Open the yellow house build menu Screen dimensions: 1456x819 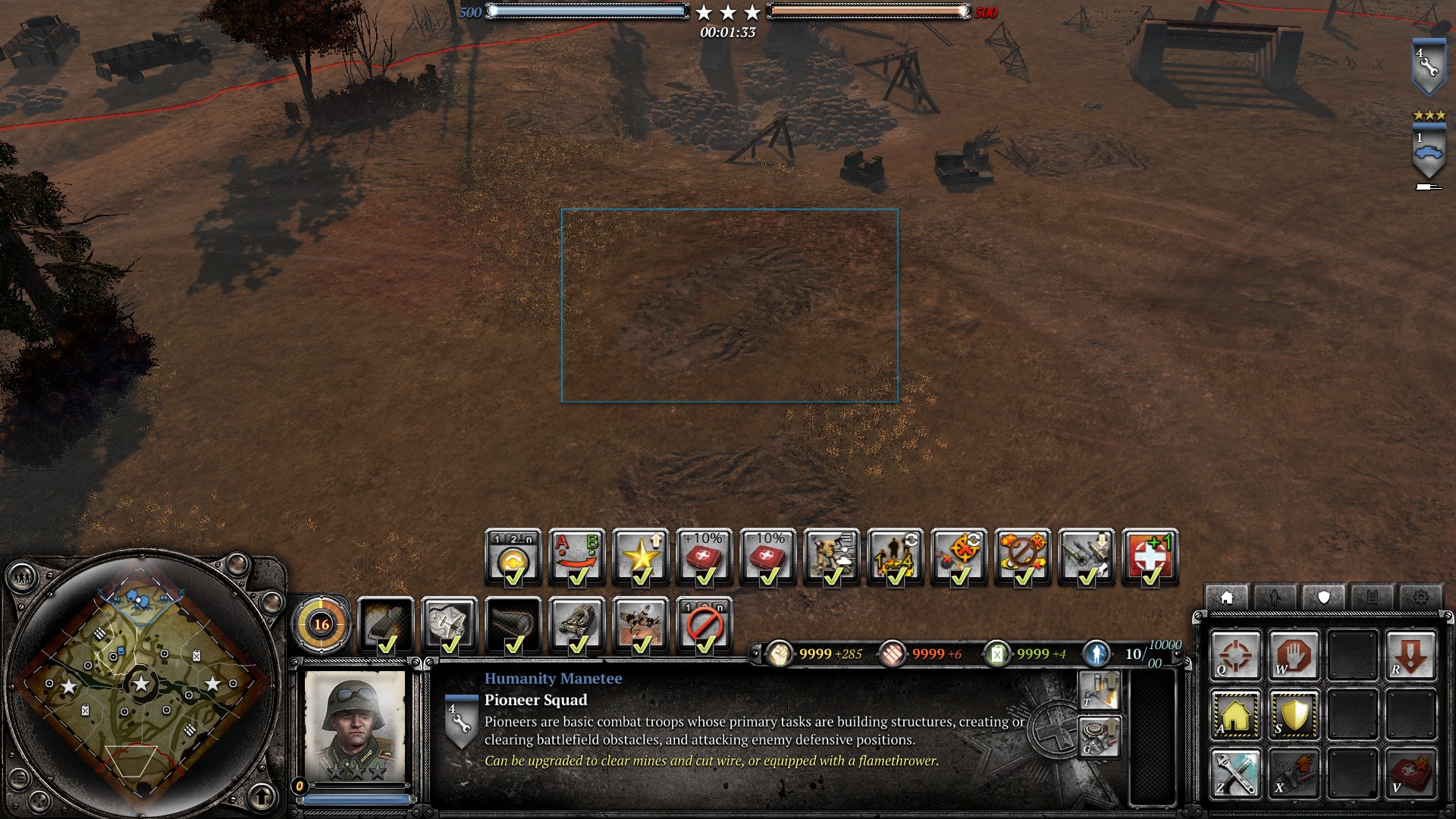click(x=1235, y=714)
